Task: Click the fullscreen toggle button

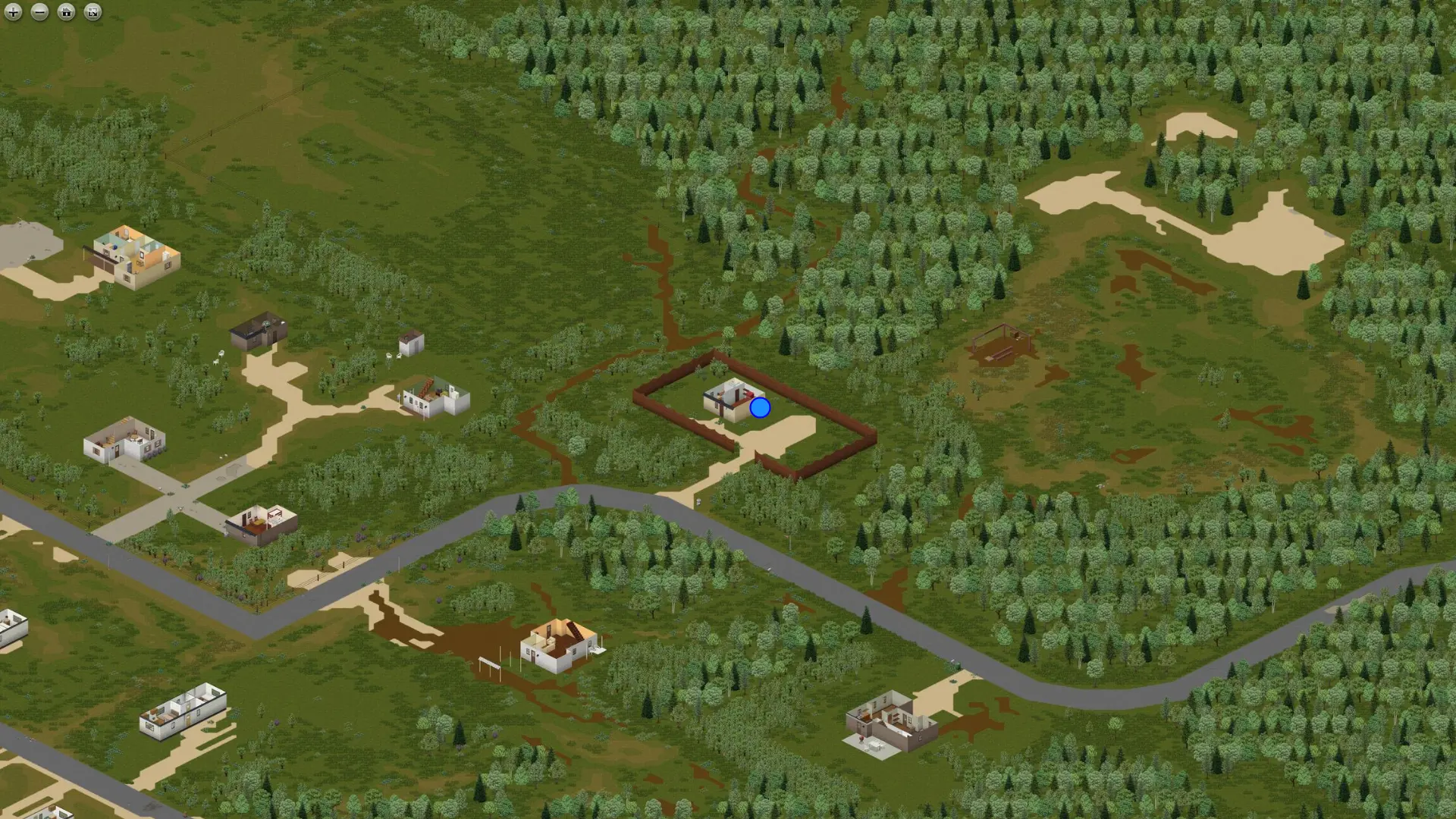Action: coord(92,13)
